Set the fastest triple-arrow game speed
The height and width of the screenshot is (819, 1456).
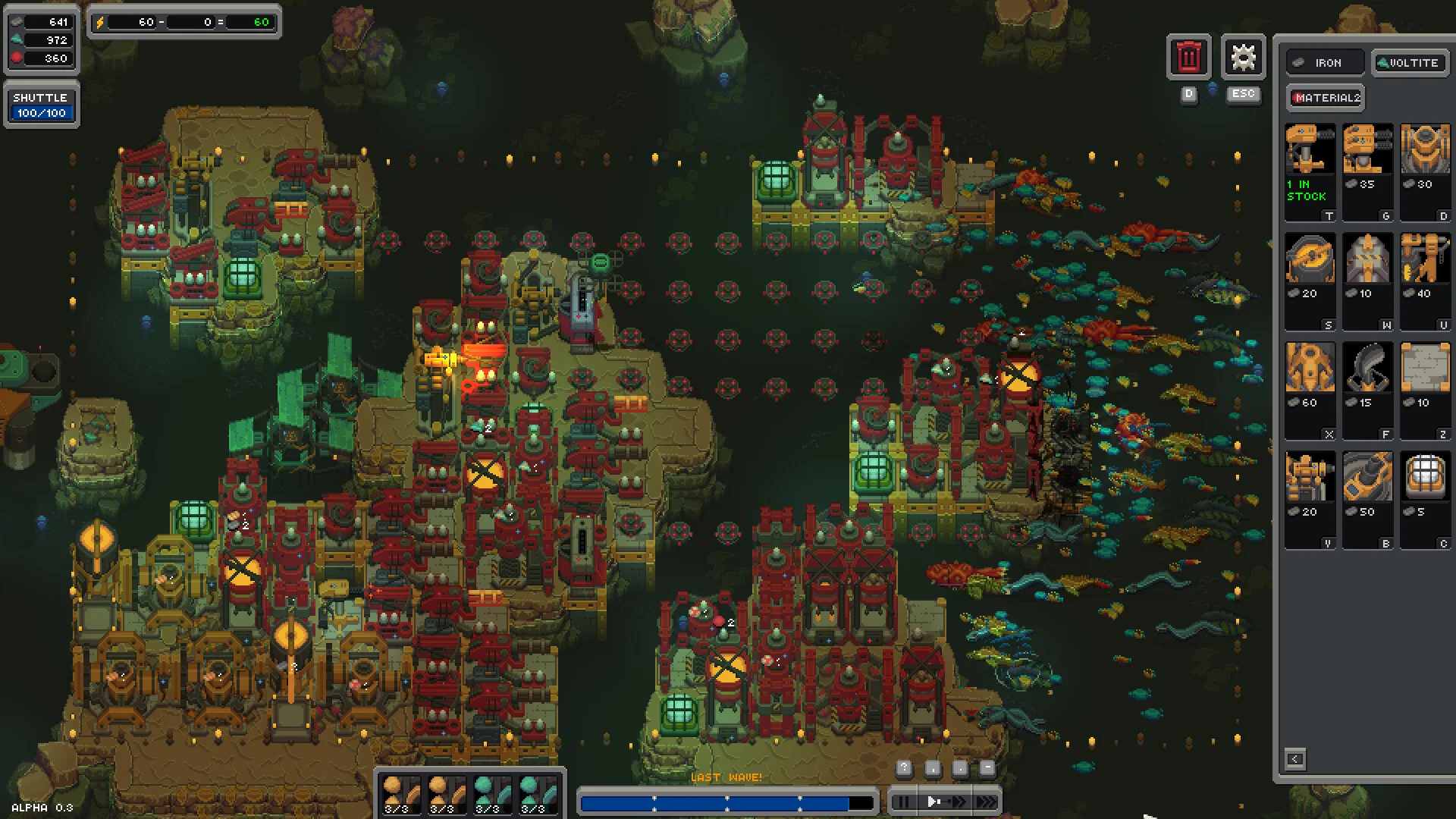[986, 802]
